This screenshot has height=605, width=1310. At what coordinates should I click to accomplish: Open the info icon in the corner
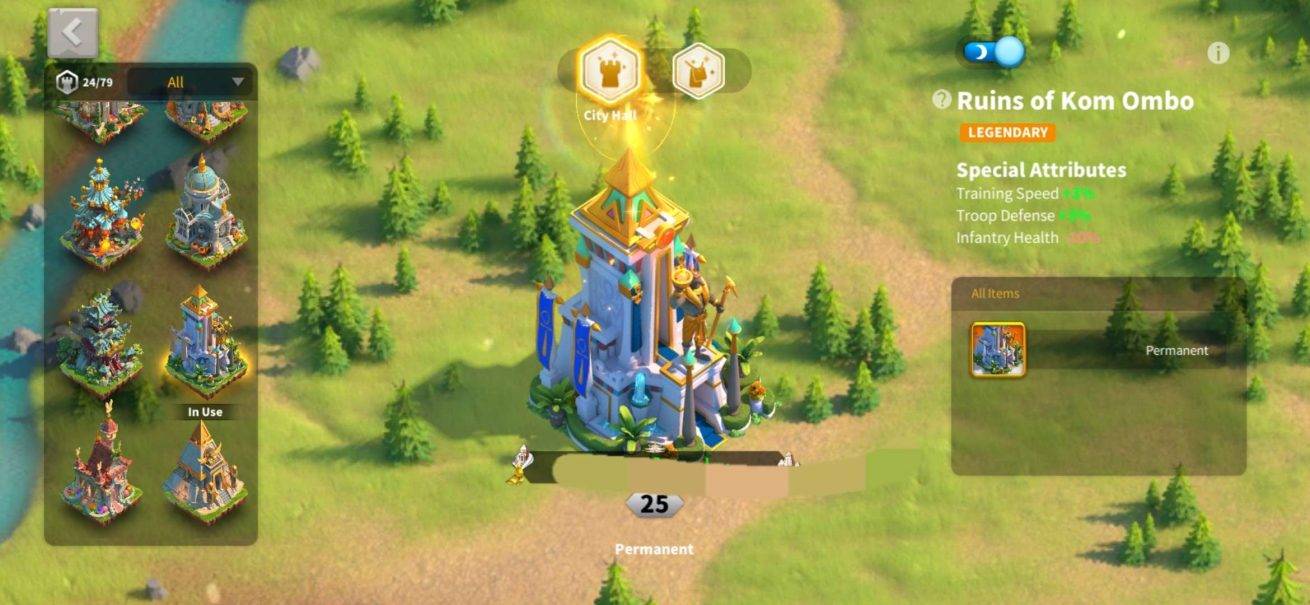pyautogui.click(x=1217, y=54)
